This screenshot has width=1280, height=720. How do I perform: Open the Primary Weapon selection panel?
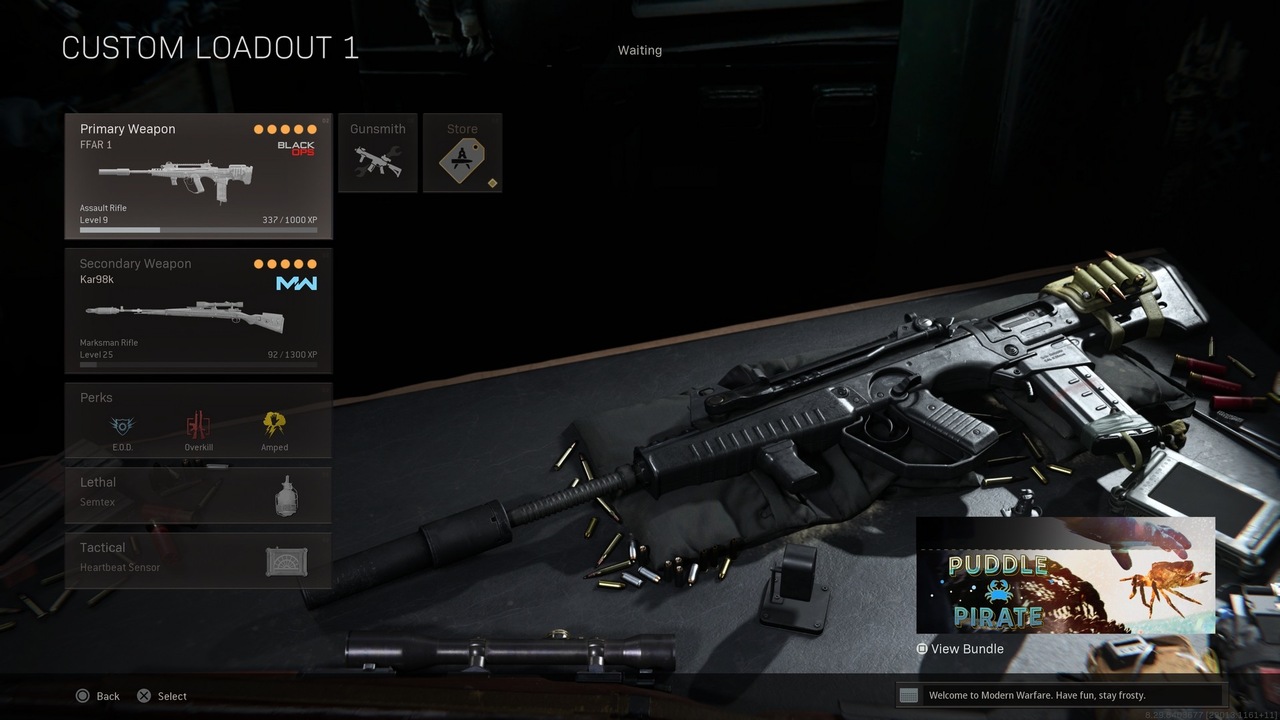[x=198, y=175]
